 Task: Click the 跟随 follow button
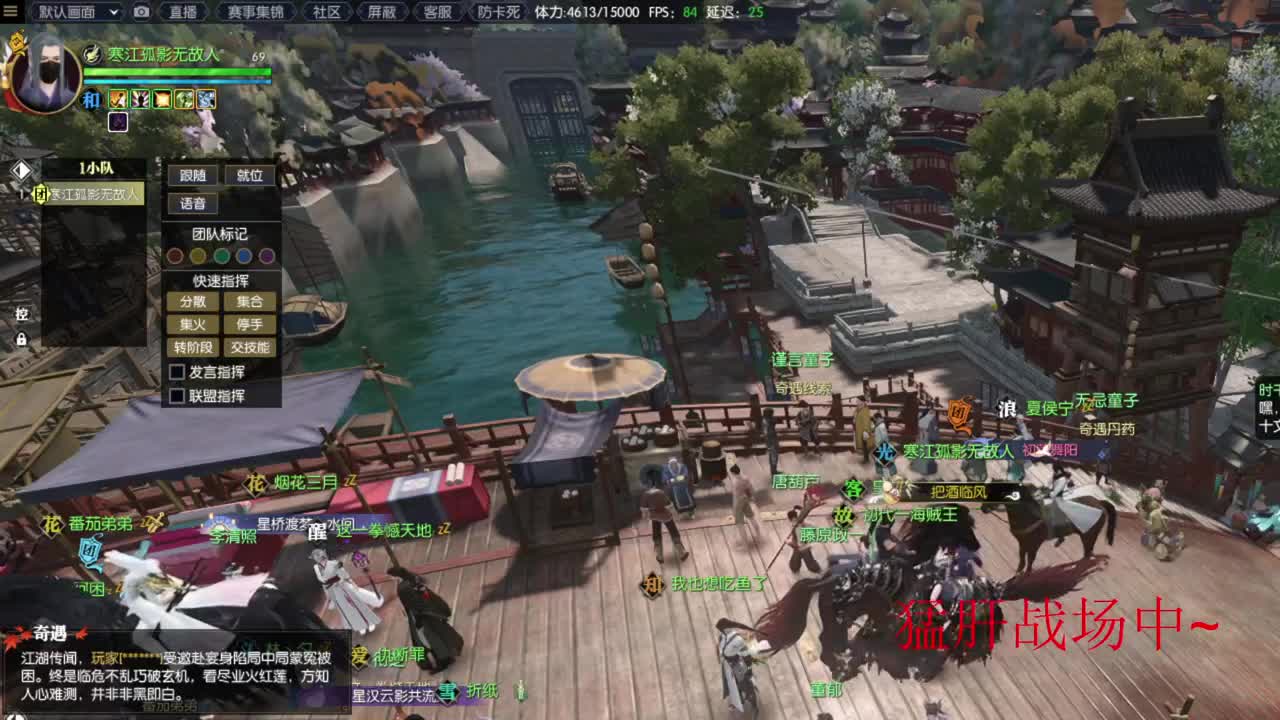192,175
